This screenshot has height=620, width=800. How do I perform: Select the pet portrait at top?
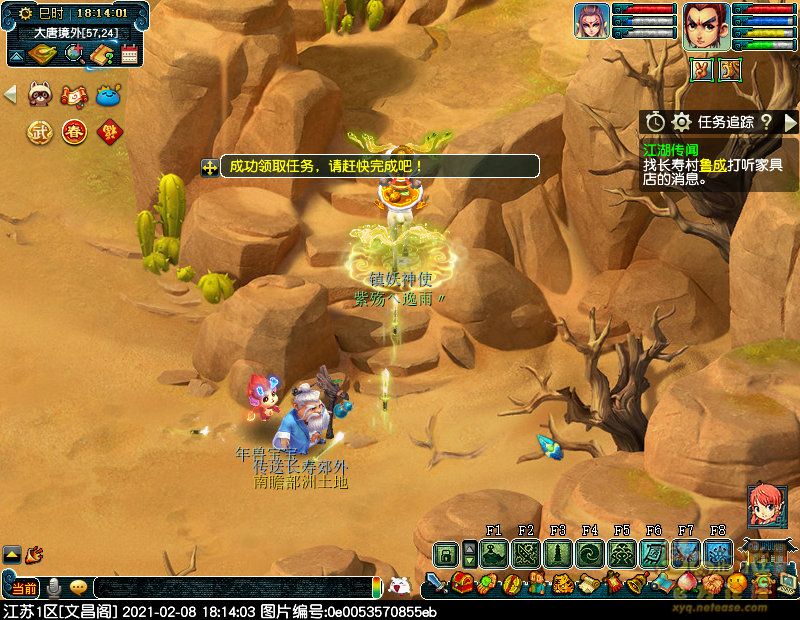(x=592, y=21)
